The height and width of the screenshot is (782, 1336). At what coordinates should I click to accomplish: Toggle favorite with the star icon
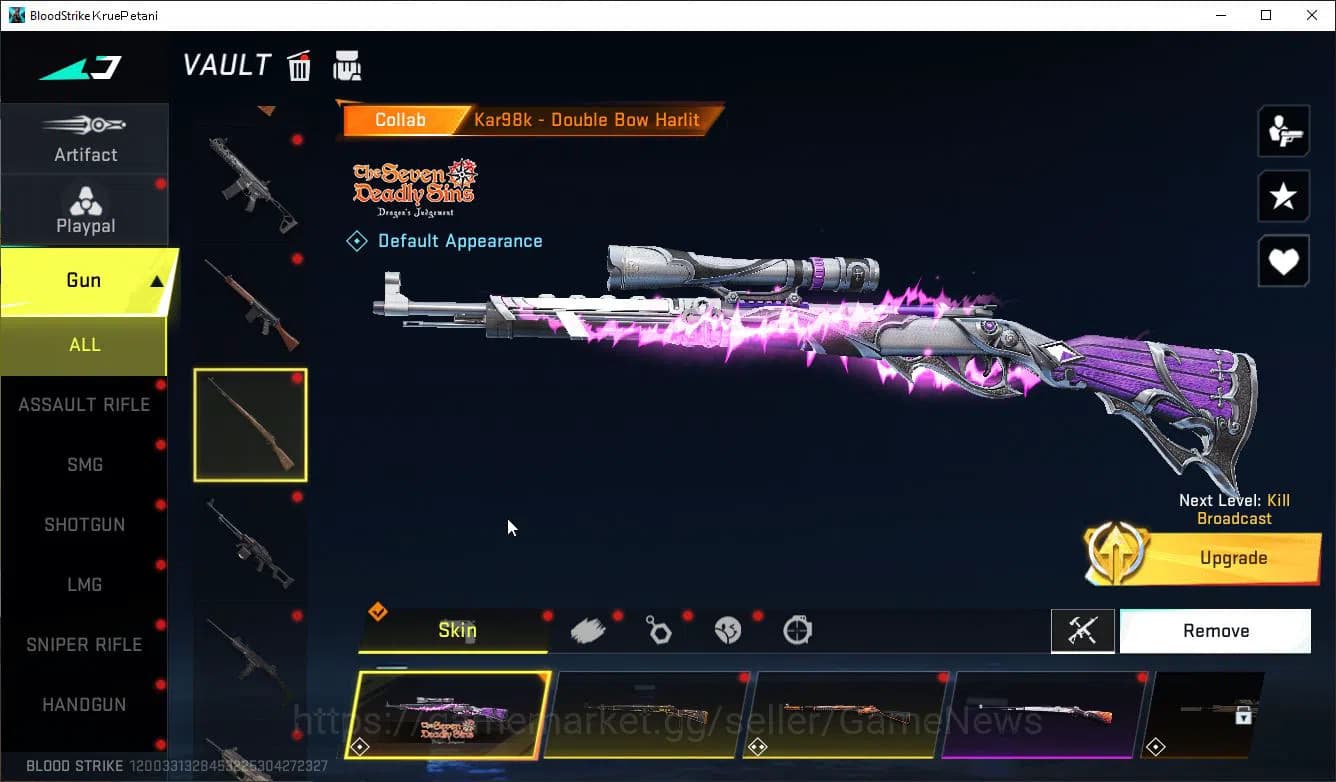1283,196
